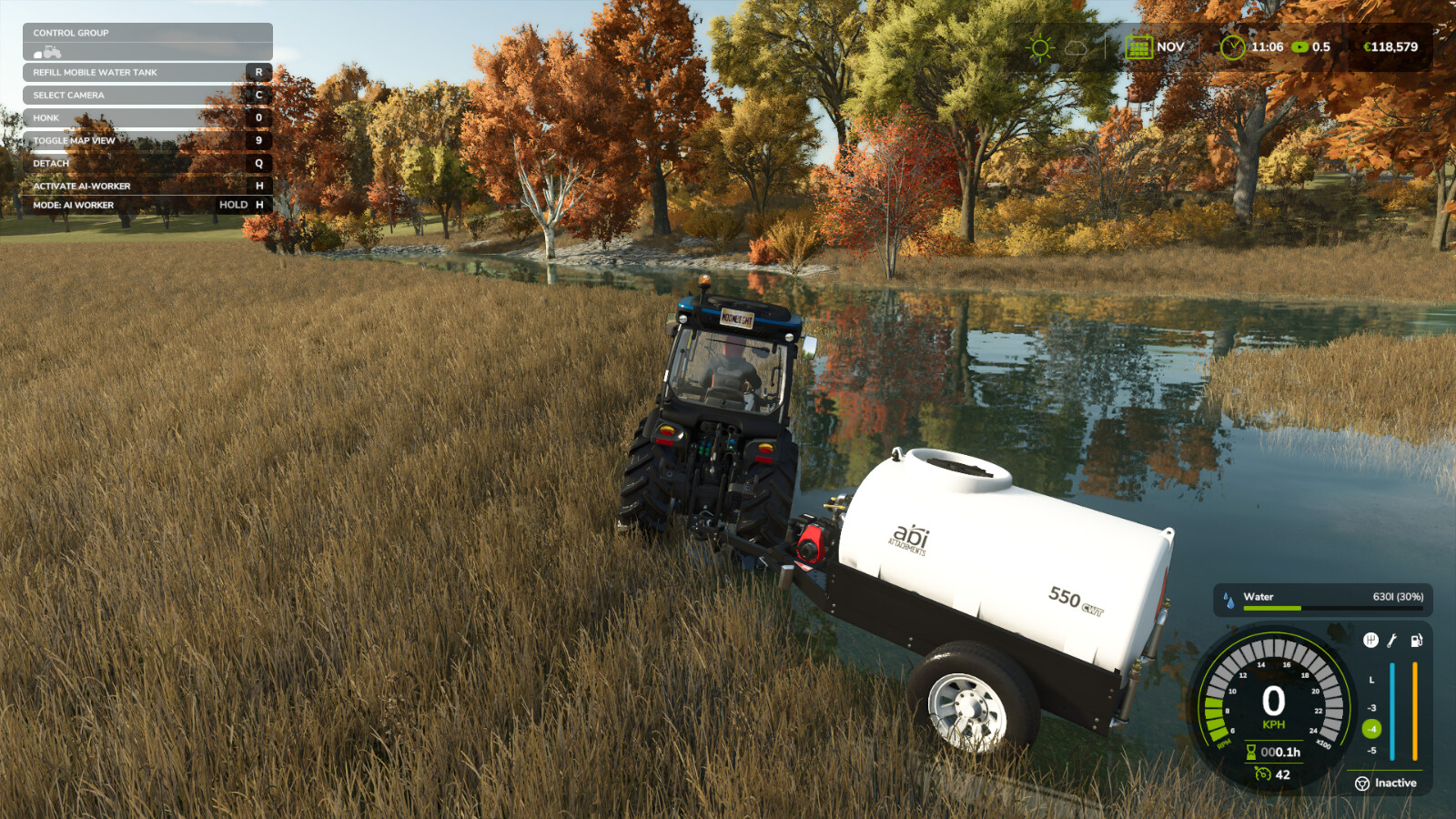Click the fuel pump icon on the dashboard
The height and width of the screenshot is (819, 1456).
click(1416, 642)
